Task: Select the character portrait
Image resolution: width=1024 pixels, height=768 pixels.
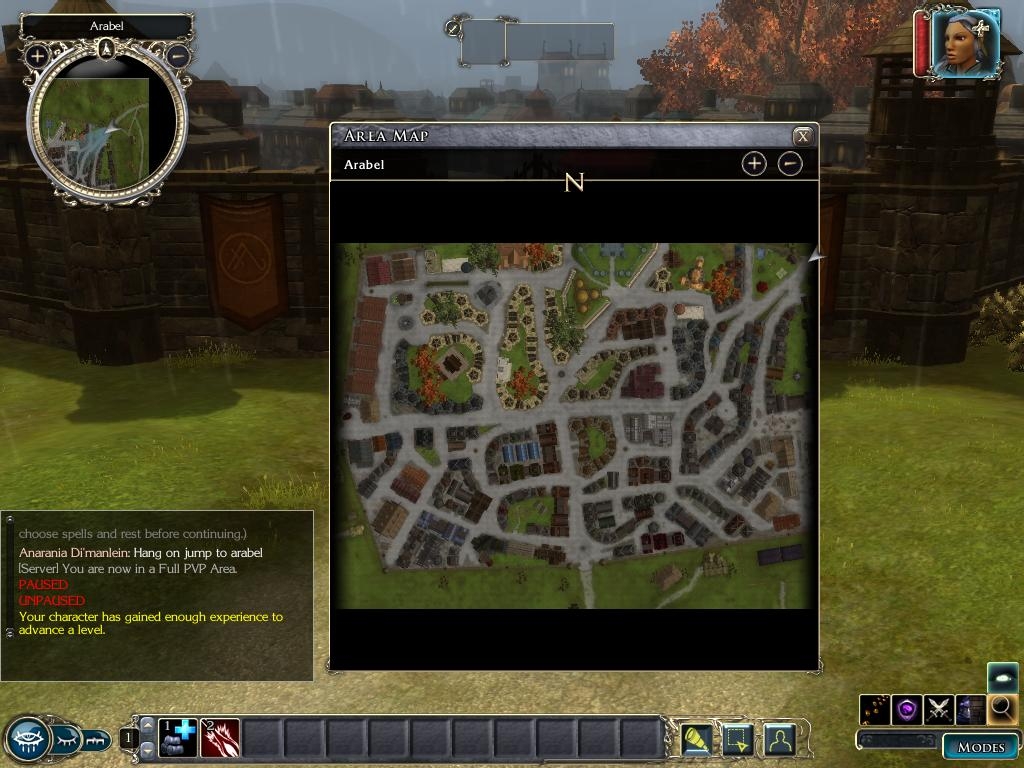Action: 964,43
